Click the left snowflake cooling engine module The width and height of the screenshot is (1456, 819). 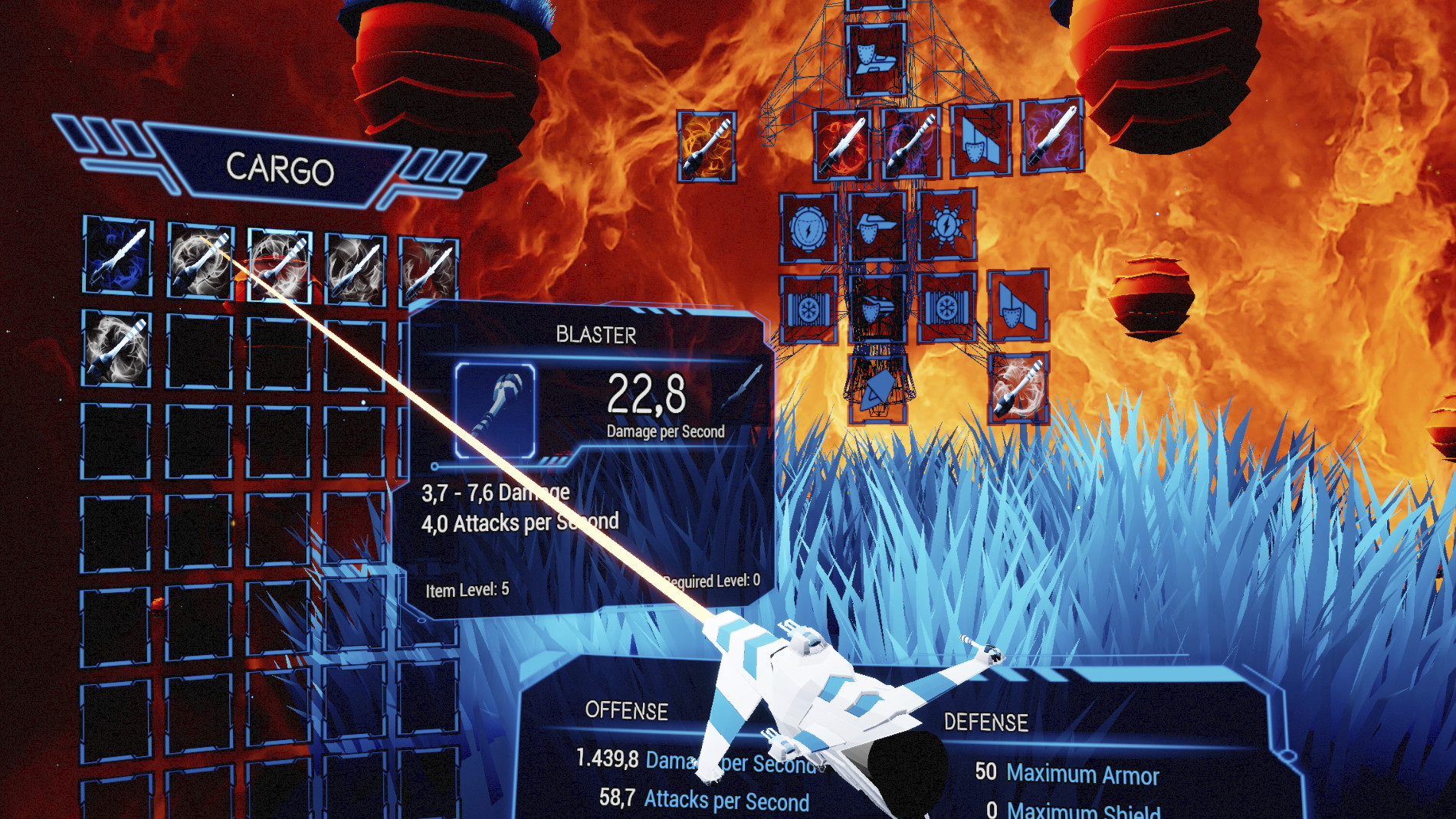(809, 309)
